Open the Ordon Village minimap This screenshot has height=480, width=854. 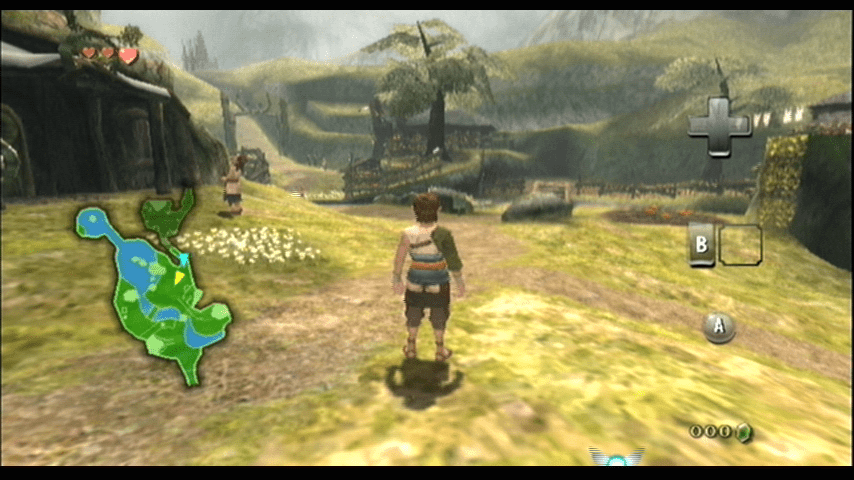point(155,290)
